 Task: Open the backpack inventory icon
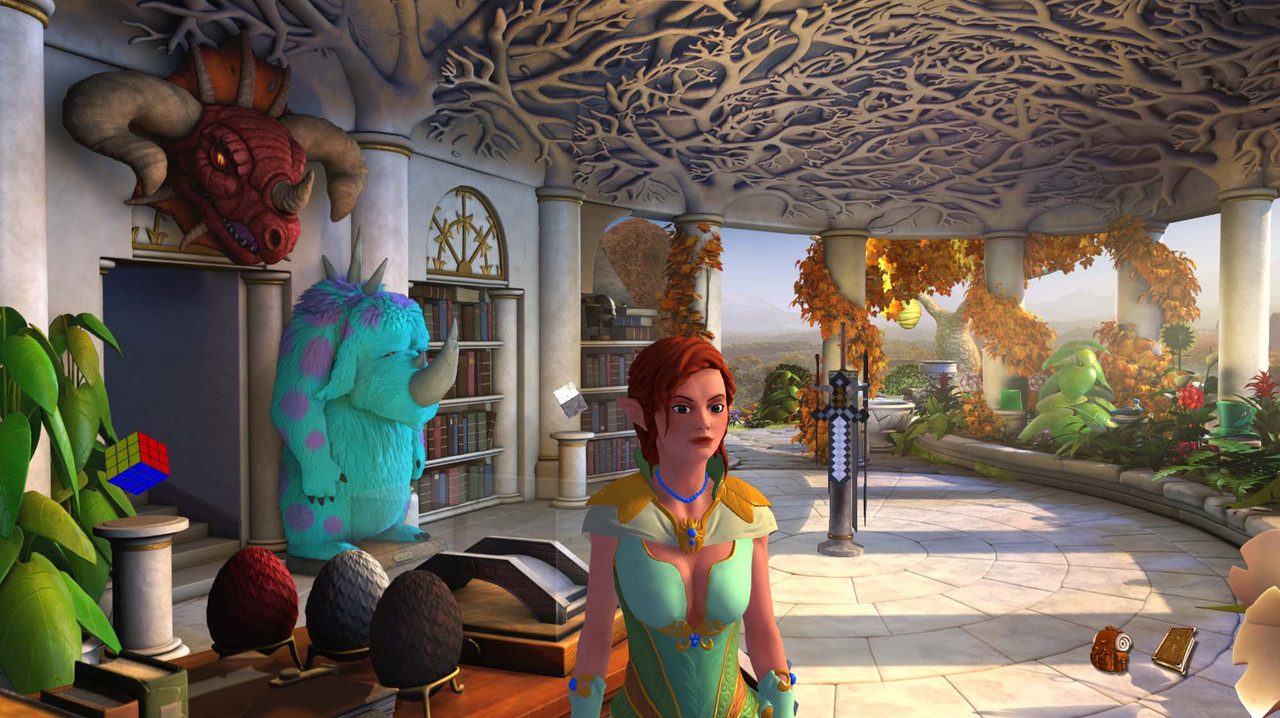1110,650
